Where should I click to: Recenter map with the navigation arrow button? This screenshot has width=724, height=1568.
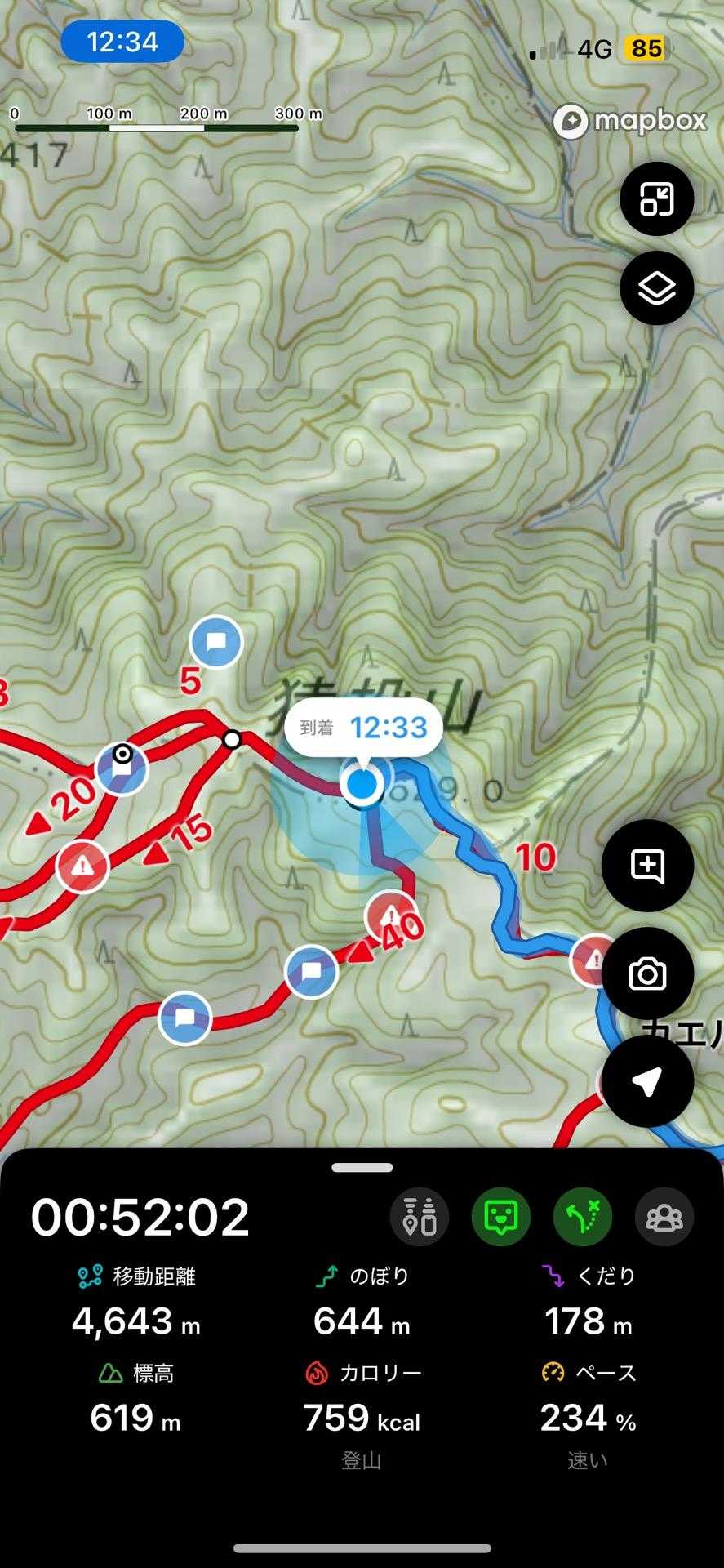pyautogui.click(x=647, y=1081)
